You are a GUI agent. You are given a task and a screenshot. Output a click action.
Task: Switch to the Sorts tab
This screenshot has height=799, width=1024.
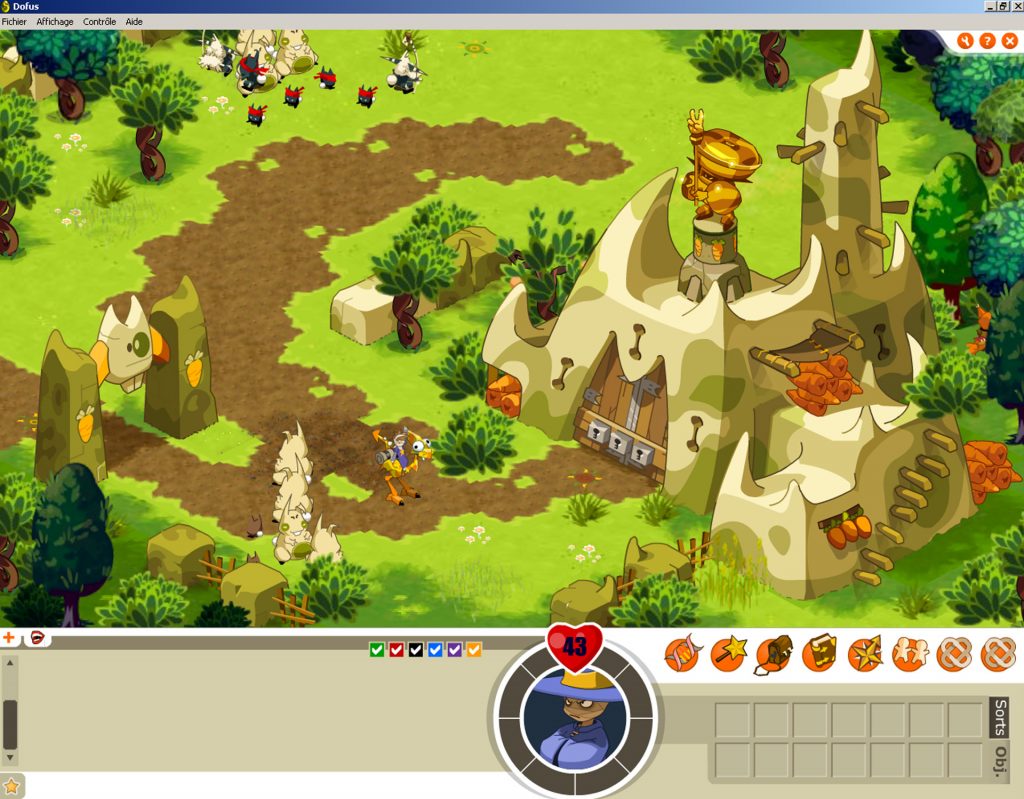pos(999,717)
